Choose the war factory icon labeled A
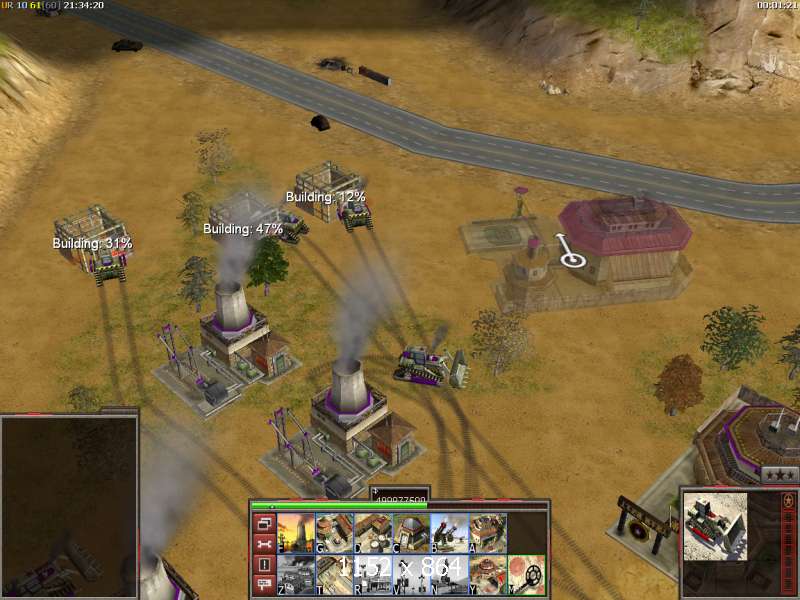The image size is (800, 600). [487, 533]
